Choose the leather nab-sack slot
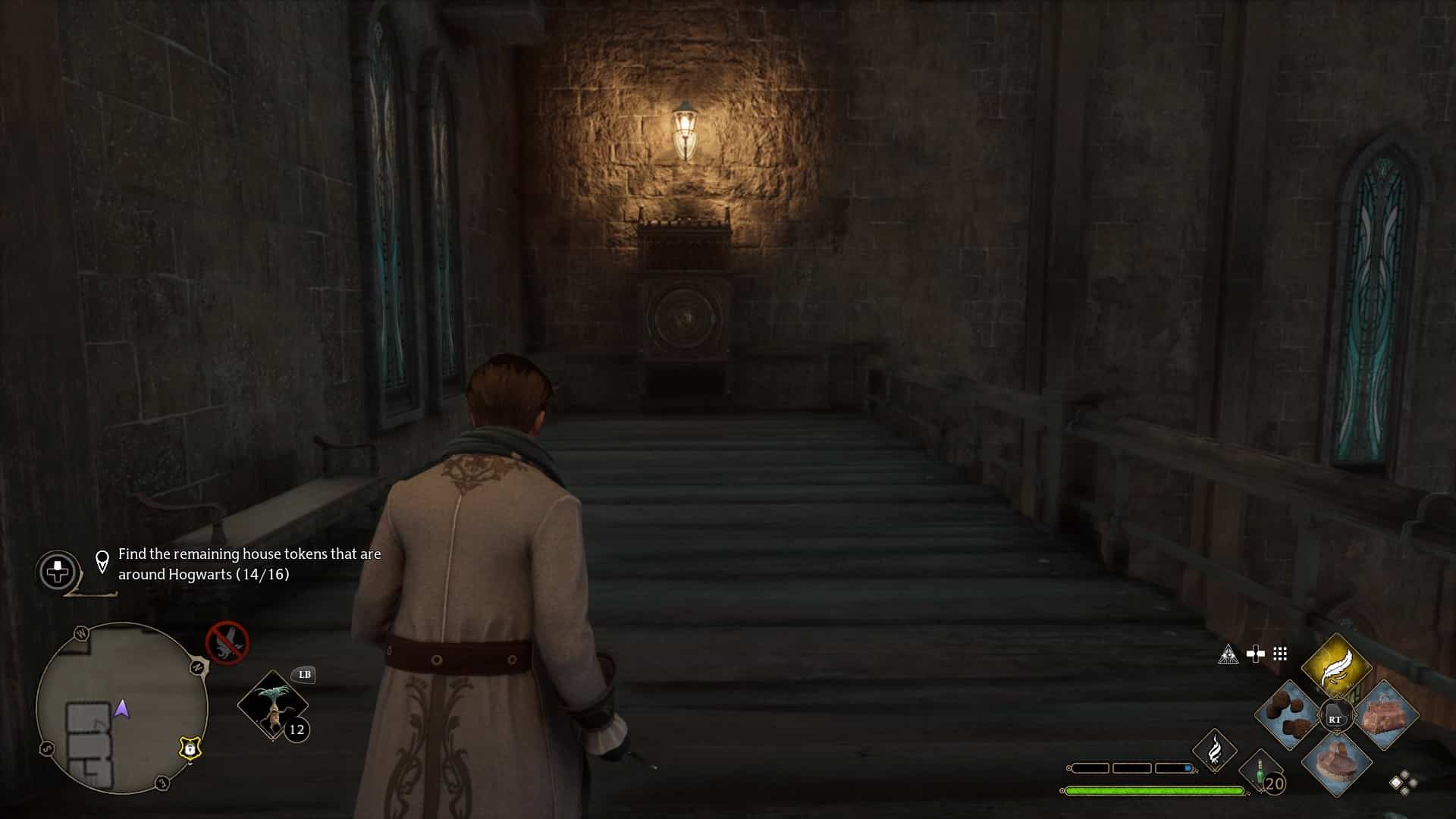 (x=1385, y=717)
